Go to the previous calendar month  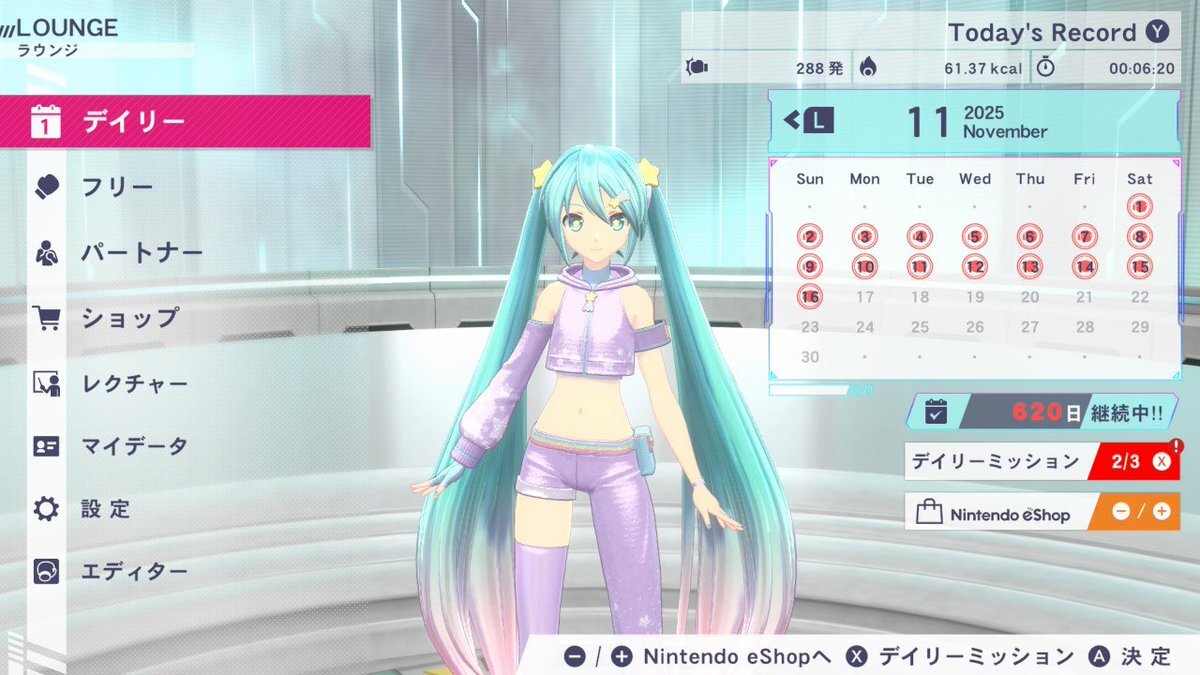point(809,121)
